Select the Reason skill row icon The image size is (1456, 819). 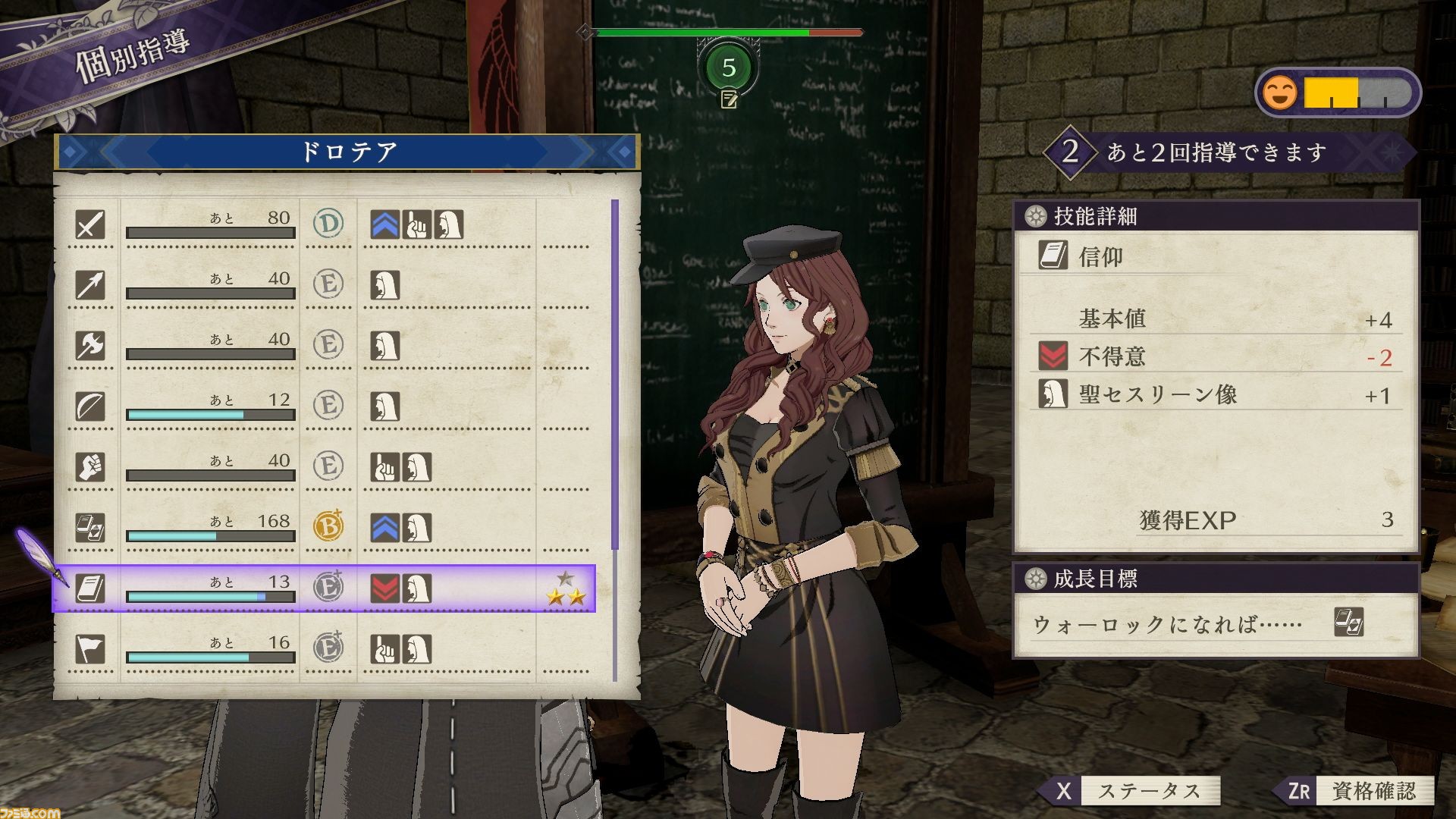[x=91, y=529]
